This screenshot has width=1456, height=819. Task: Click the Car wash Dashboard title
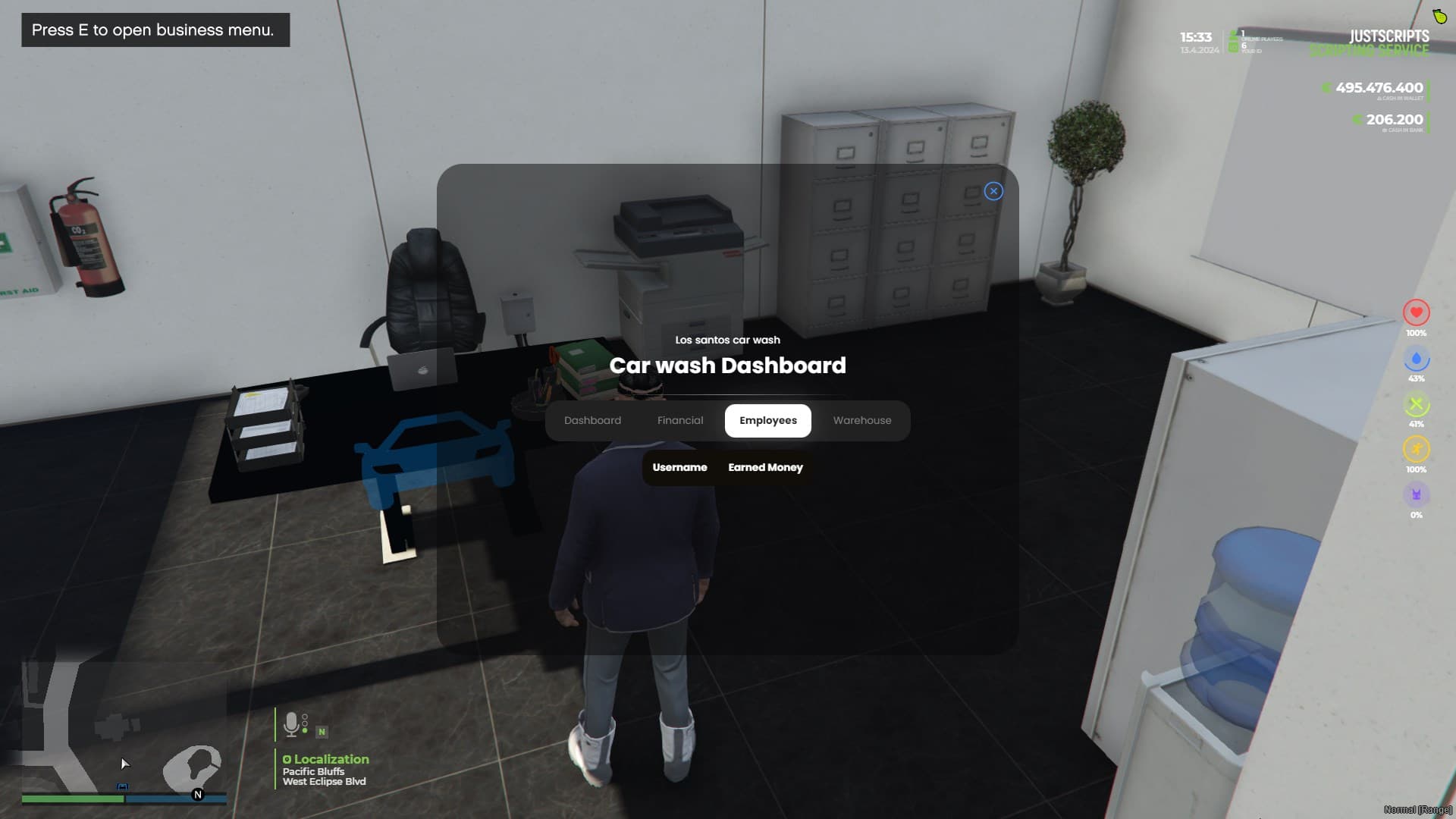[727, 366]
